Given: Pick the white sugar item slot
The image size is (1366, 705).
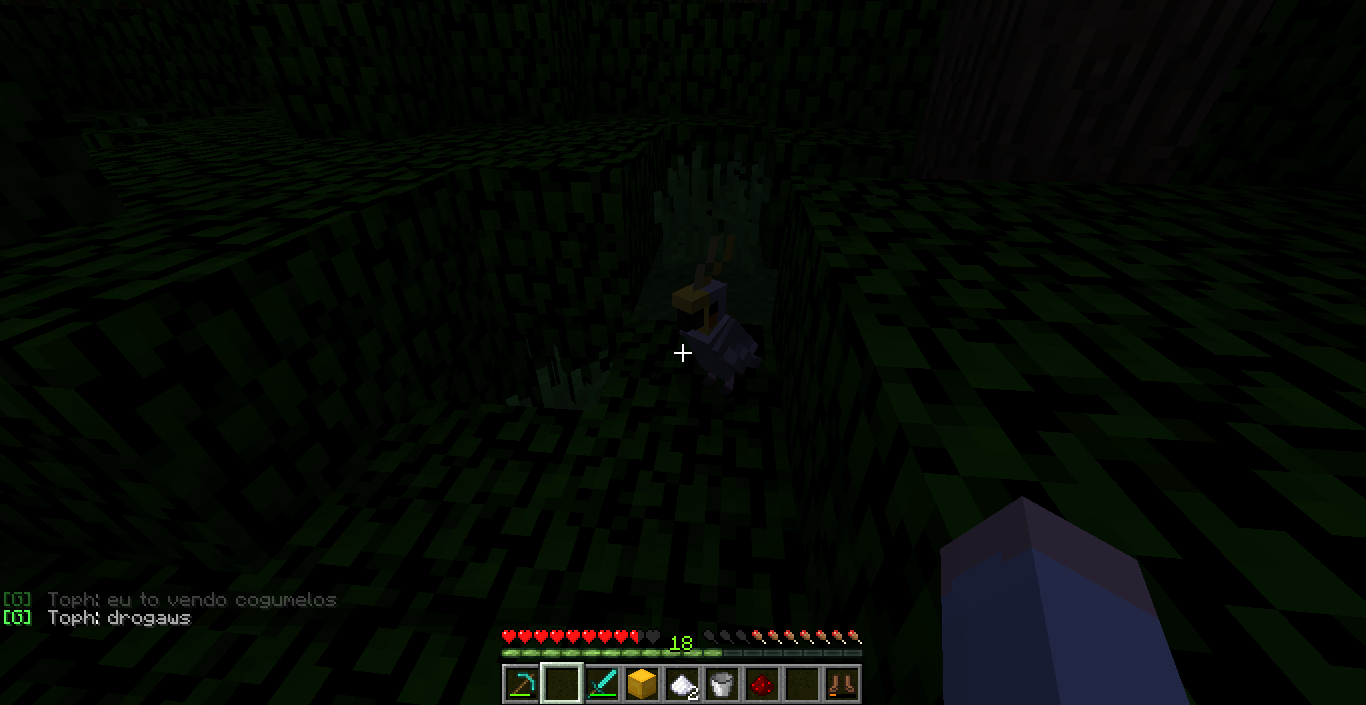Looking at the screenshot, I should (681, 685).
